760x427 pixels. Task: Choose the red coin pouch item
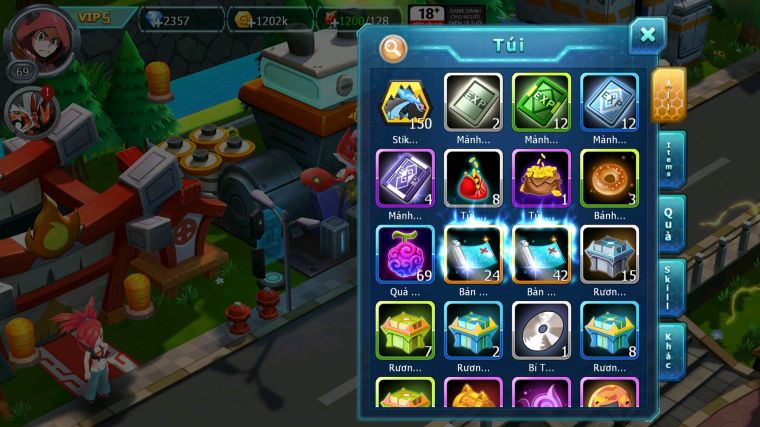pyautogui.click(x=473, y=178)
